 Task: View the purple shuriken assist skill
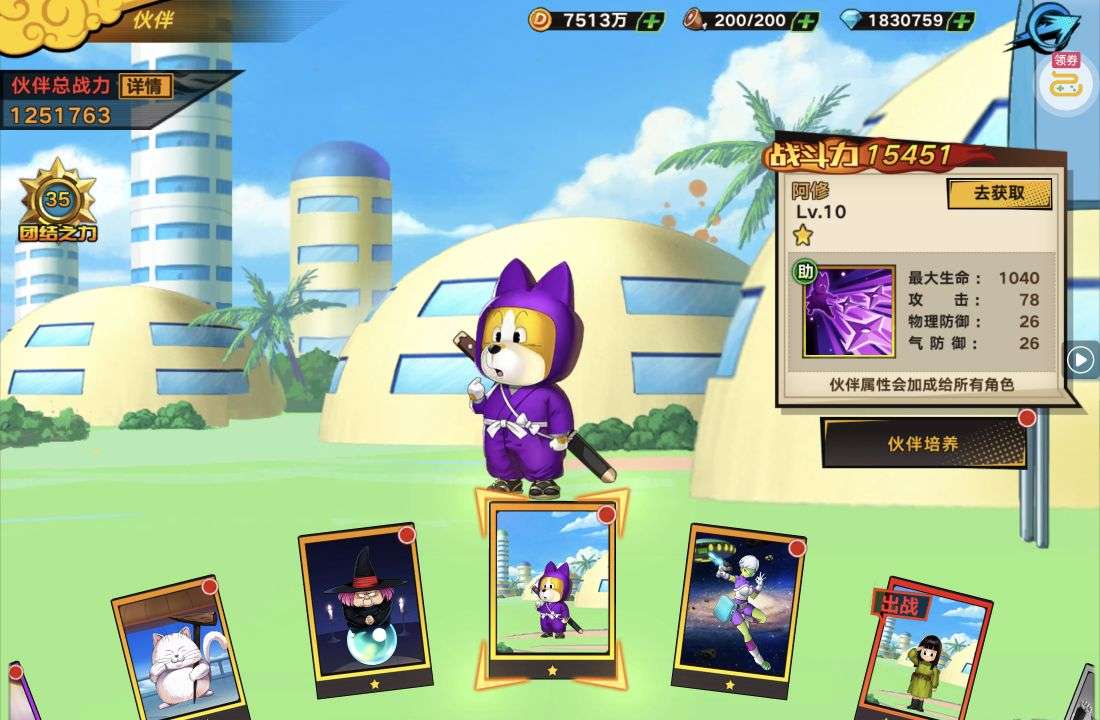tap(850, 310)
